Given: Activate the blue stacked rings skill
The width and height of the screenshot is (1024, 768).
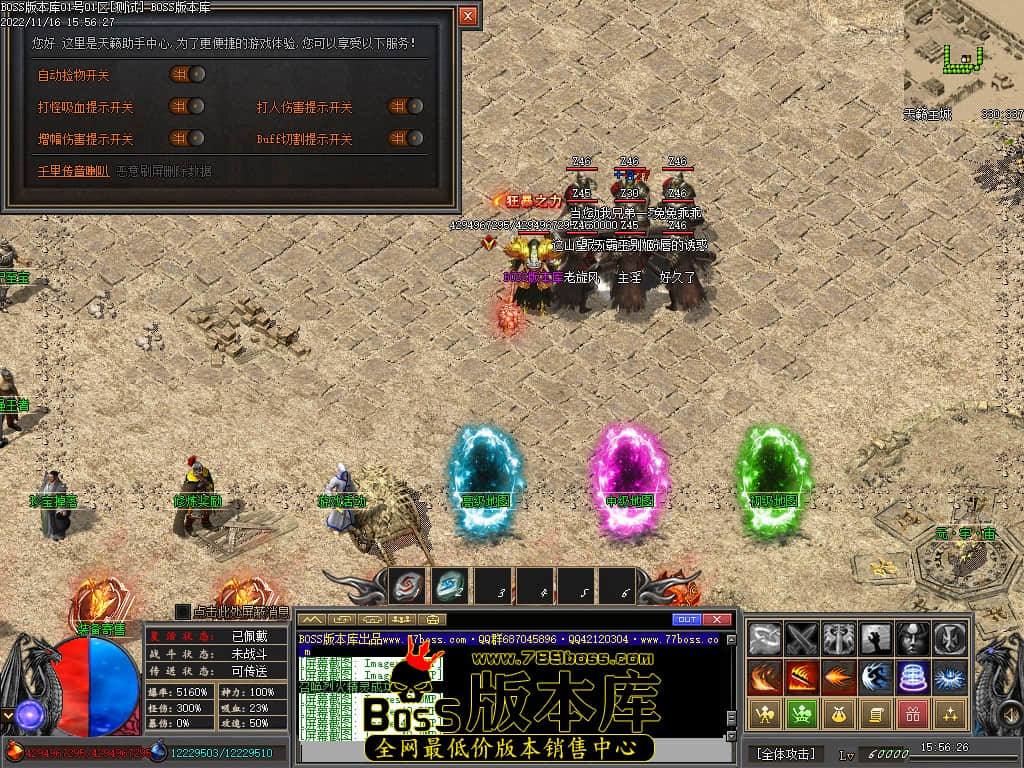Looking at the screenshot, I should click(913, 676).
